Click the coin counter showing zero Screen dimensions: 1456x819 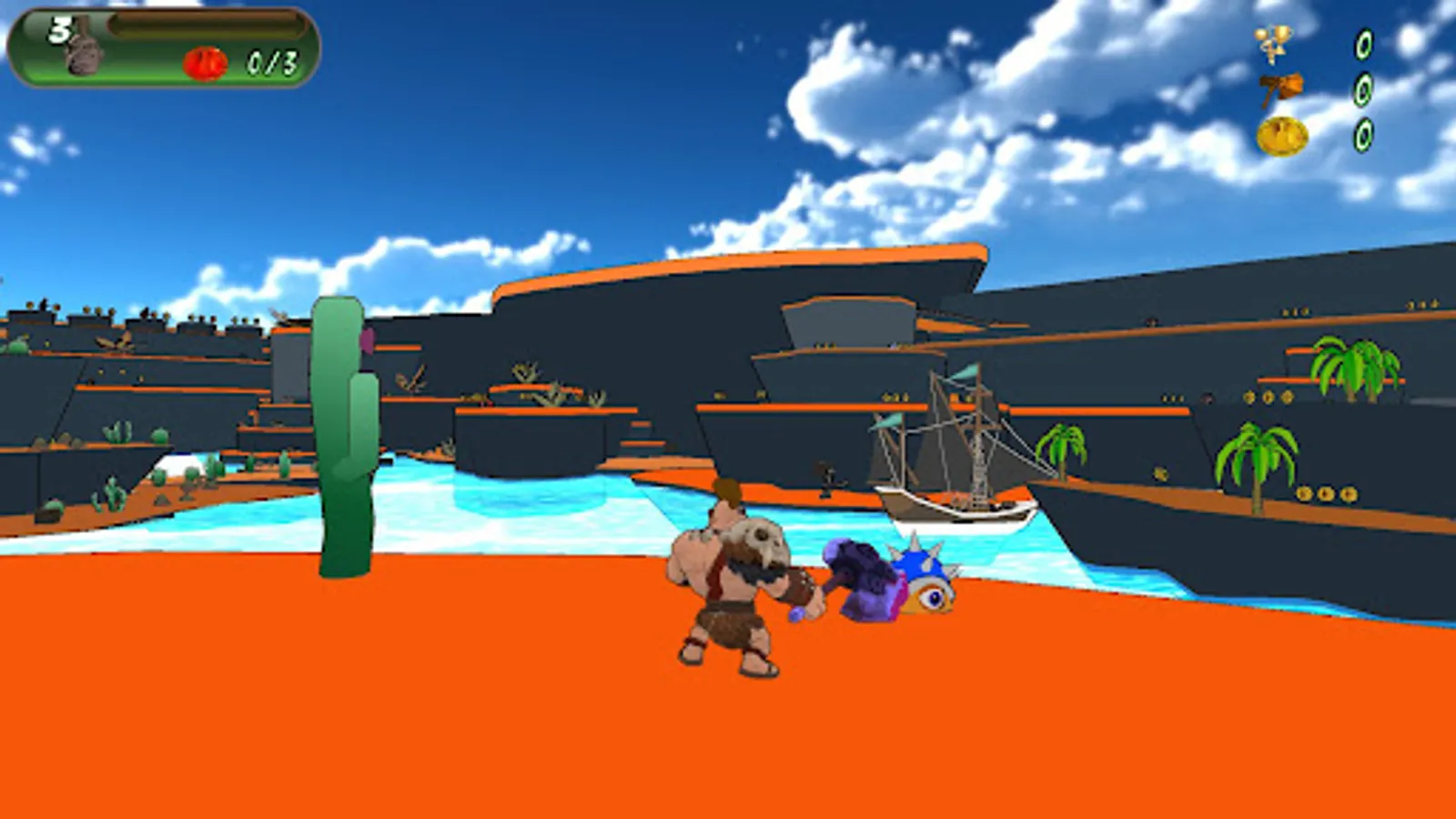[x=1362, y=135]
